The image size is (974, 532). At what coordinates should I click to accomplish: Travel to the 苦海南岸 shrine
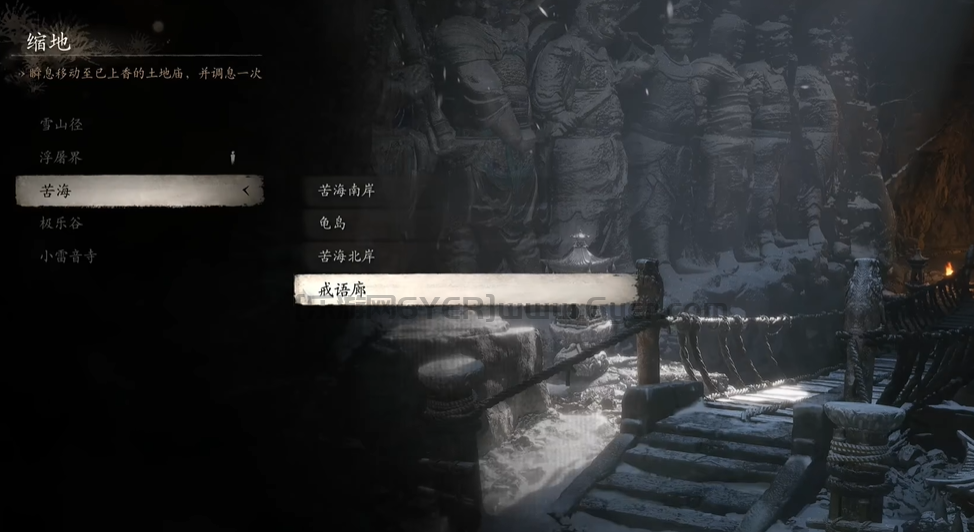346,190
